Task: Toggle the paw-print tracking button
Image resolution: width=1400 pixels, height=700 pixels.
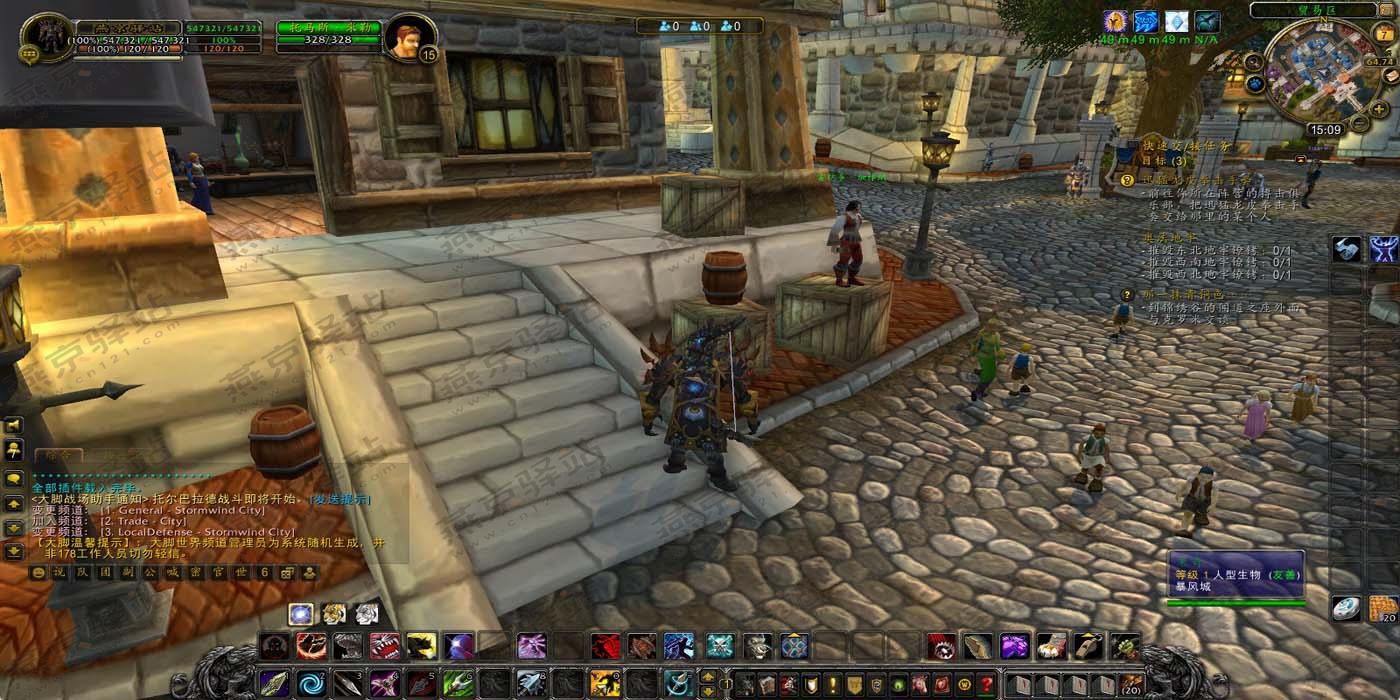Action: tap(1256, 85)
